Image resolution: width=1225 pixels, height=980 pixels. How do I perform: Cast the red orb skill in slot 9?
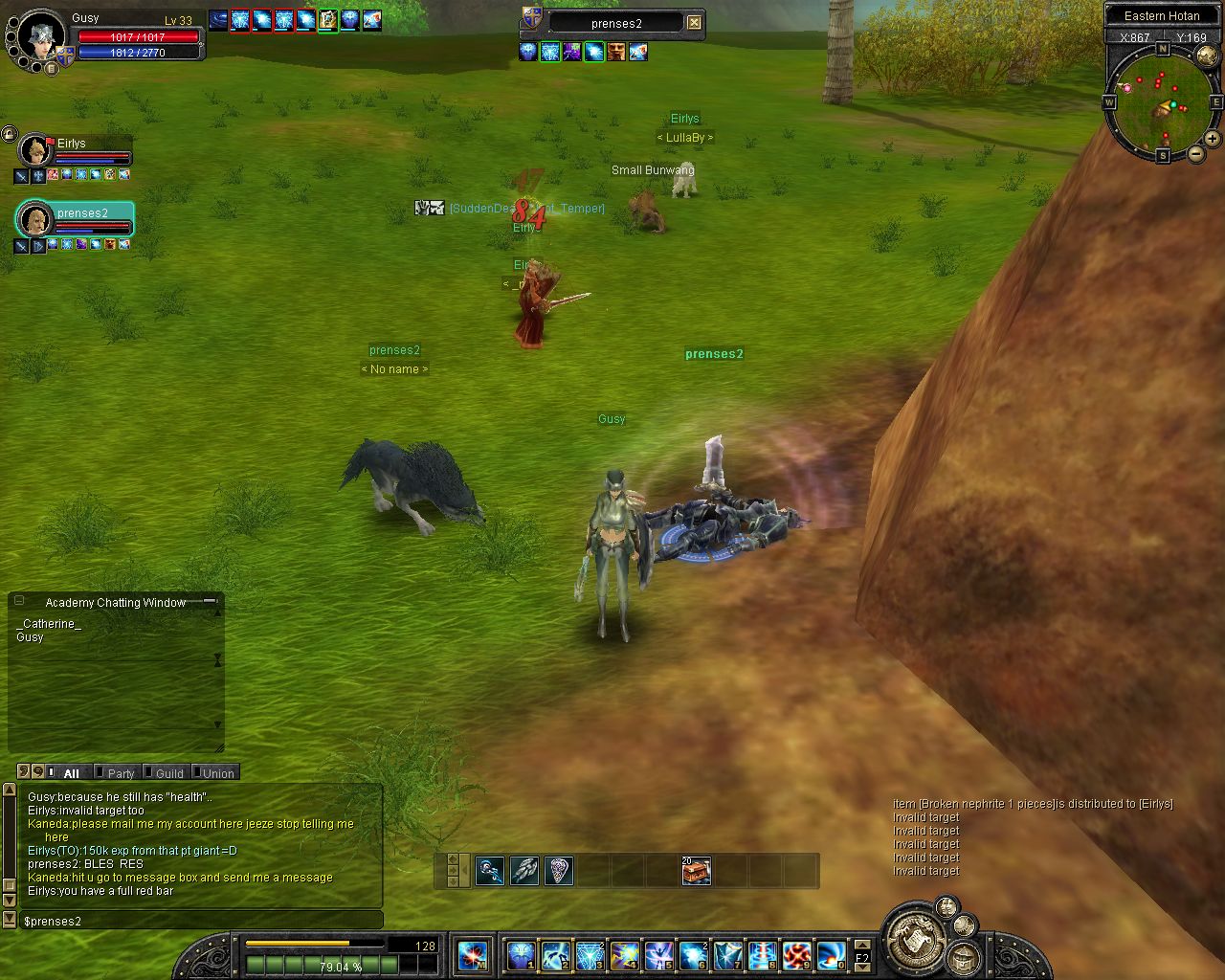pos(796,955)
